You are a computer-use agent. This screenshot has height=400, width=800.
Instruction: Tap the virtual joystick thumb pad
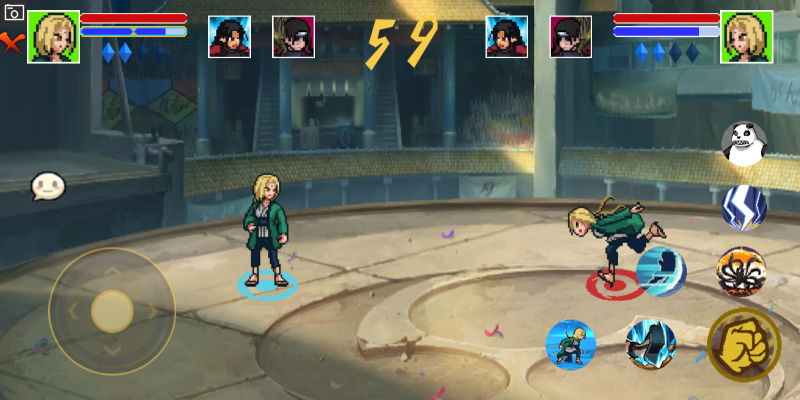[112, 311]
